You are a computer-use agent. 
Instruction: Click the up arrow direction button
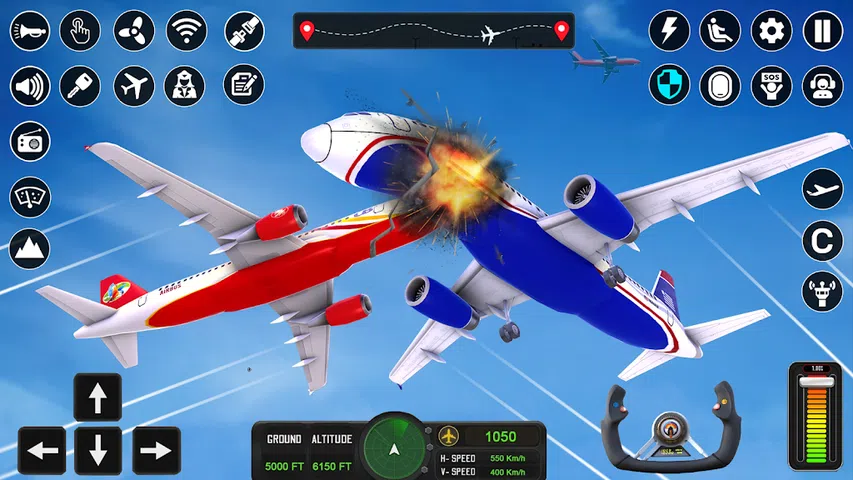(97, 398)
